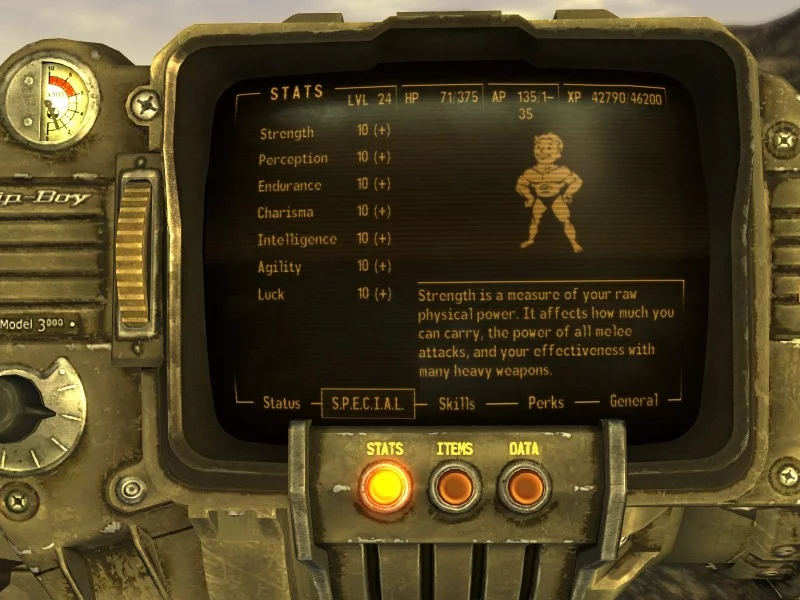
Task: Choose the Endurance stat entry
Action: coord(290,185)
